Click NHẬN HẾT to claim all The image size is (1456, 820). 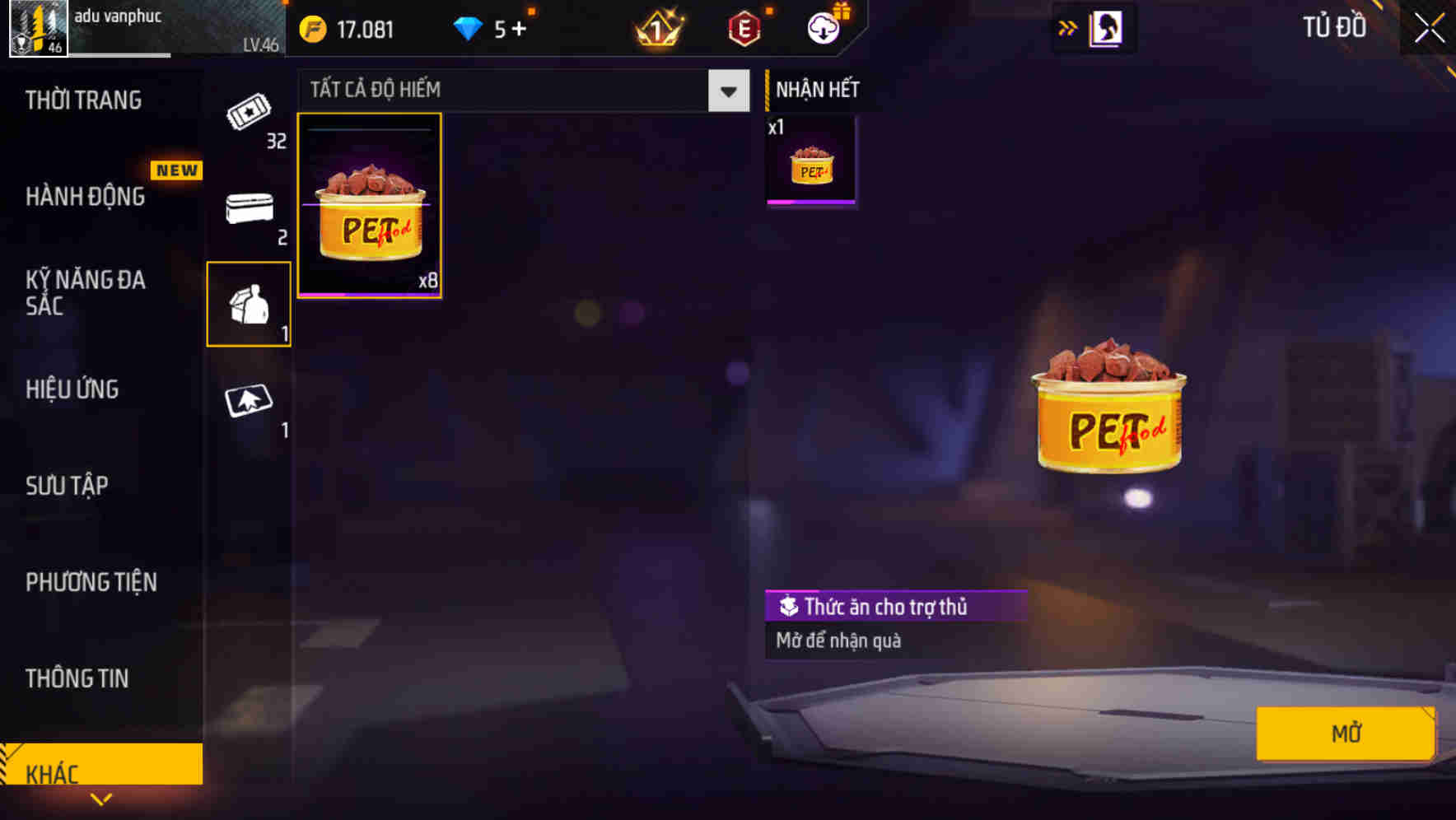[815, 89]
